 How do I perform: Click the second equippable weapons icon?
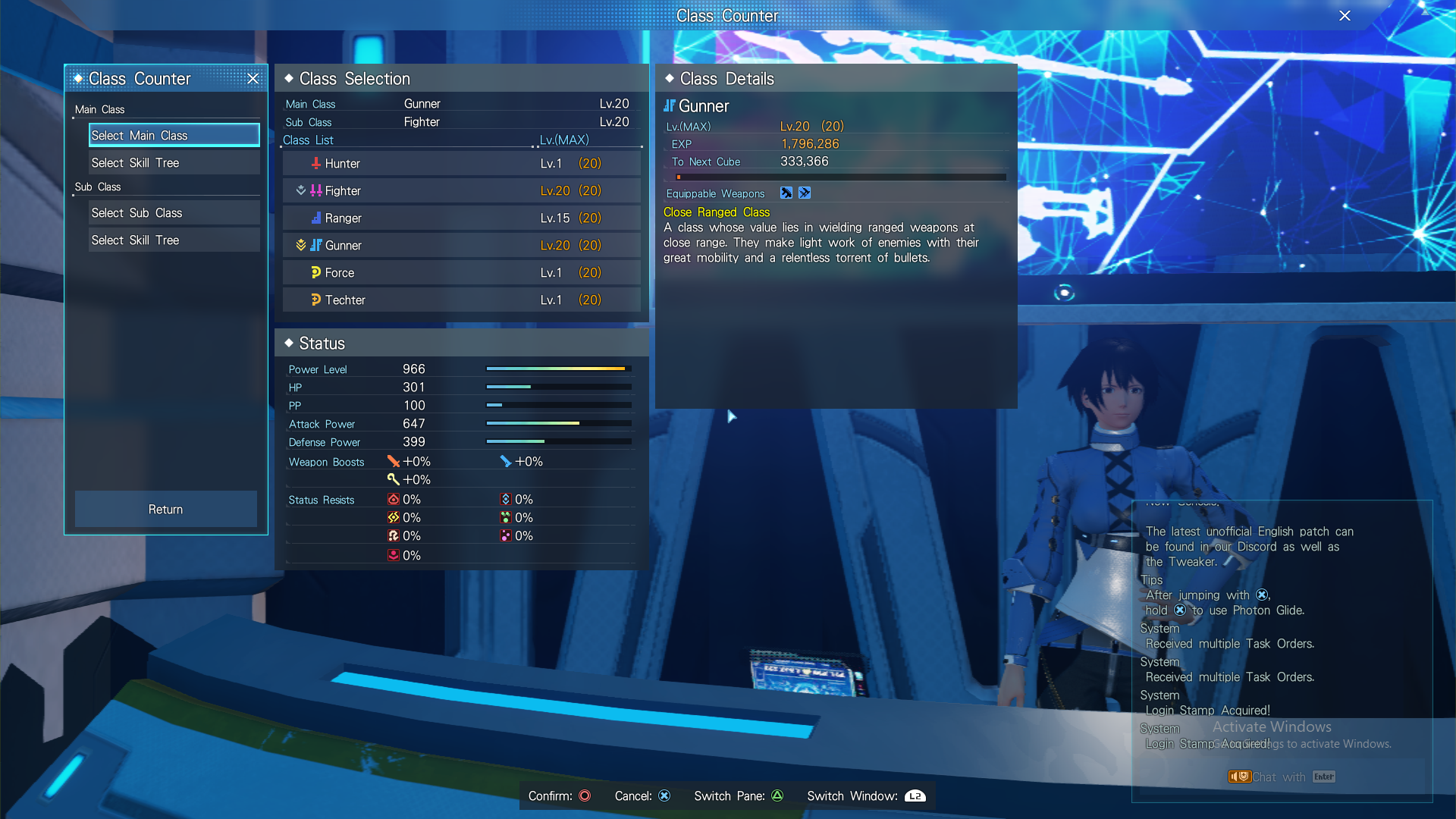tap(805, 193)
